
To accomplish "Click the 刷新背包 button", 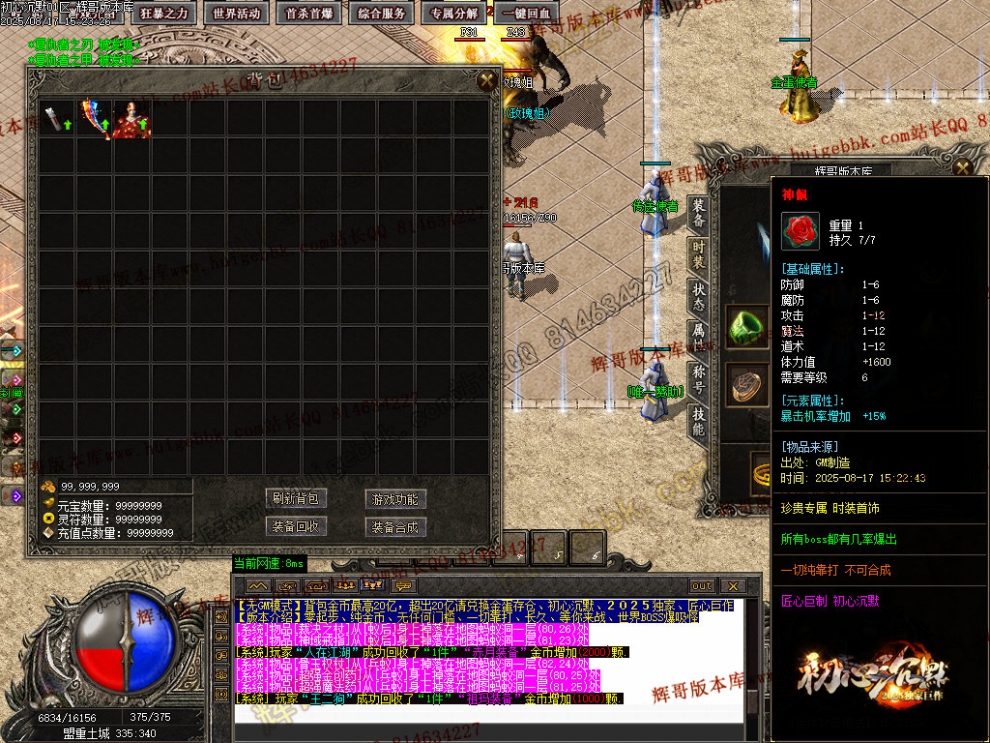I will [296, 498].
